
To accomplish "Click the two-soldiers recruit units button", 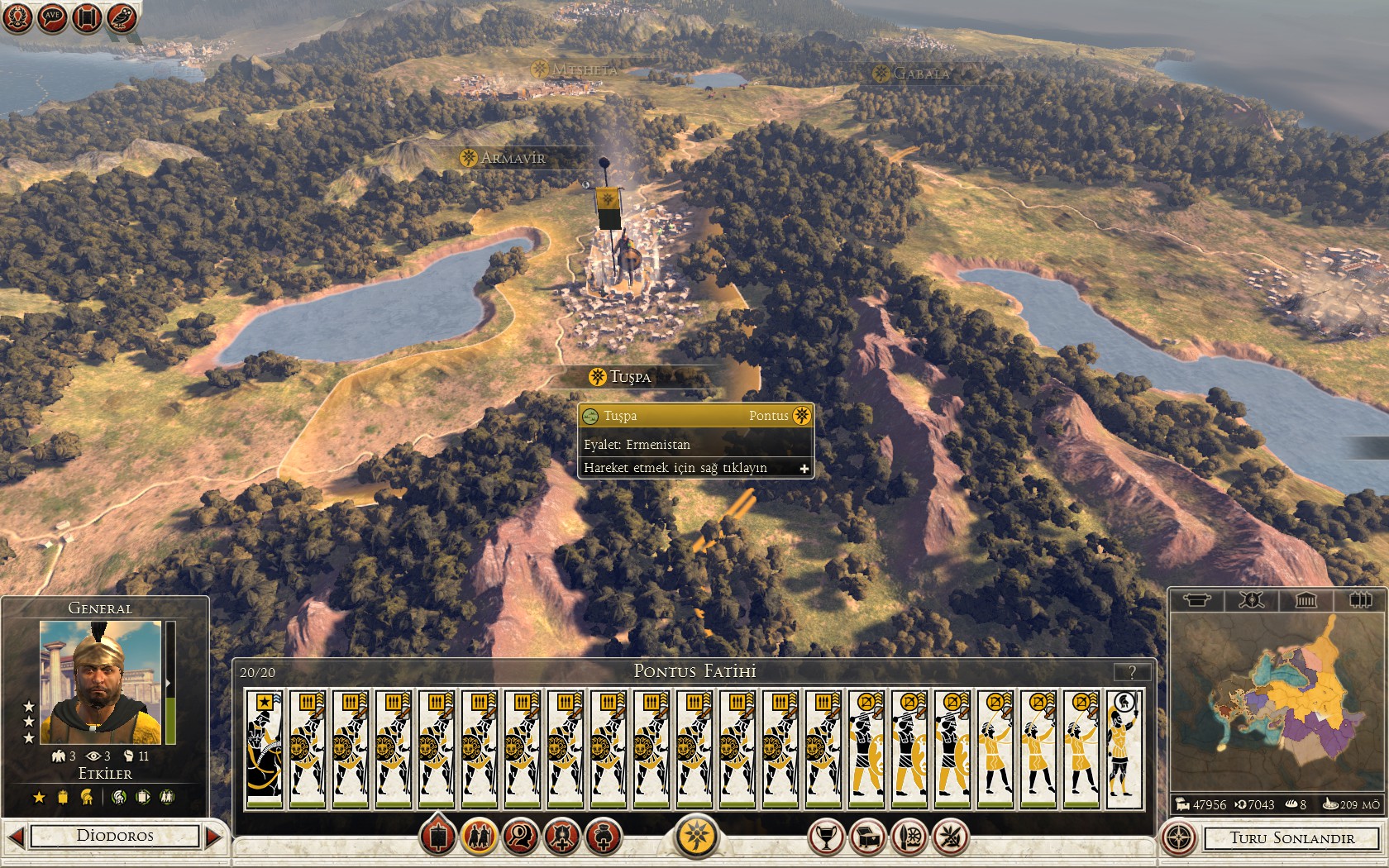I will (480, 837).
